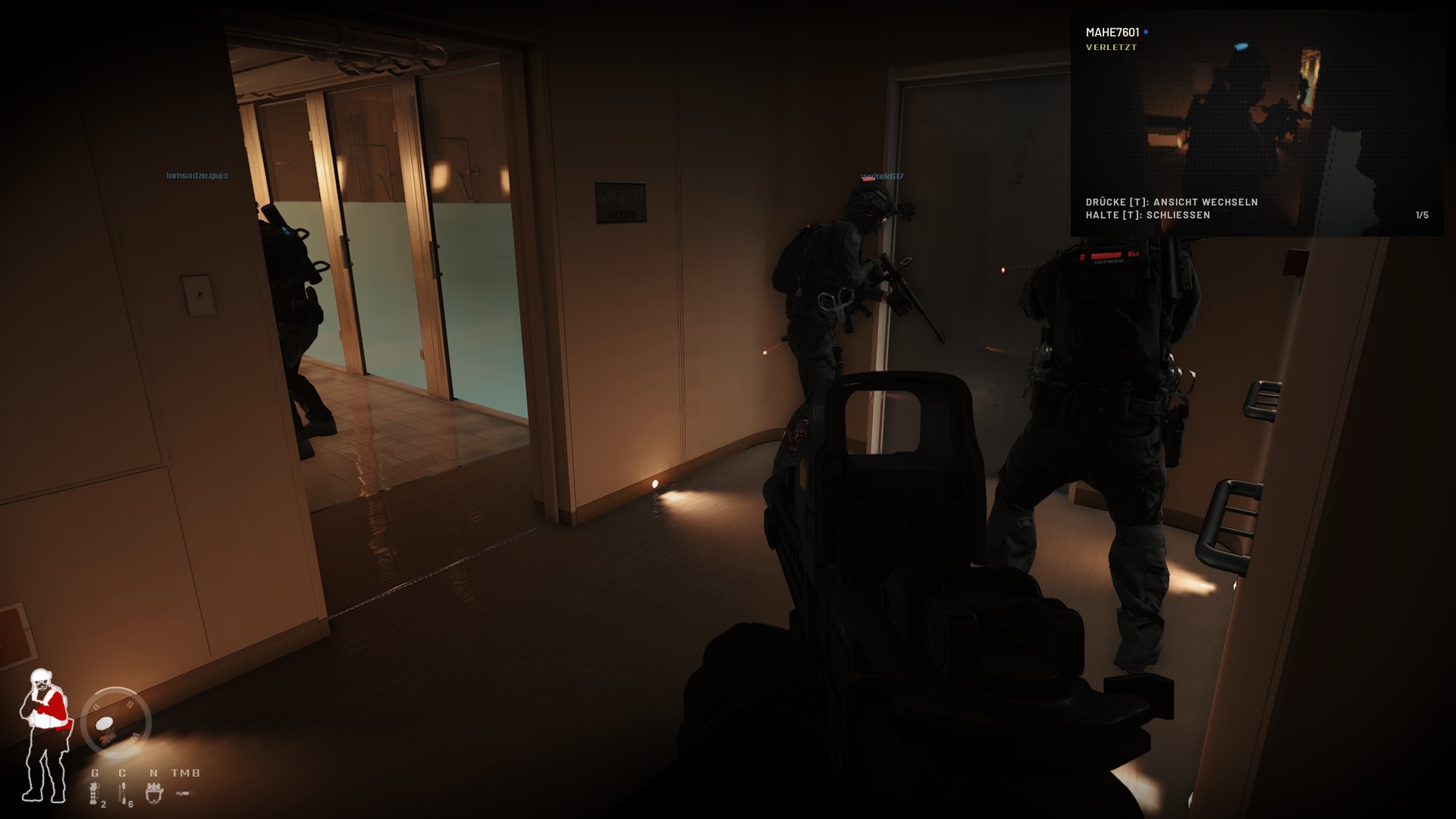Select the flashbang grenade icon labeled G
This screenshot has height=819, width=1456.
coord(93,794)
